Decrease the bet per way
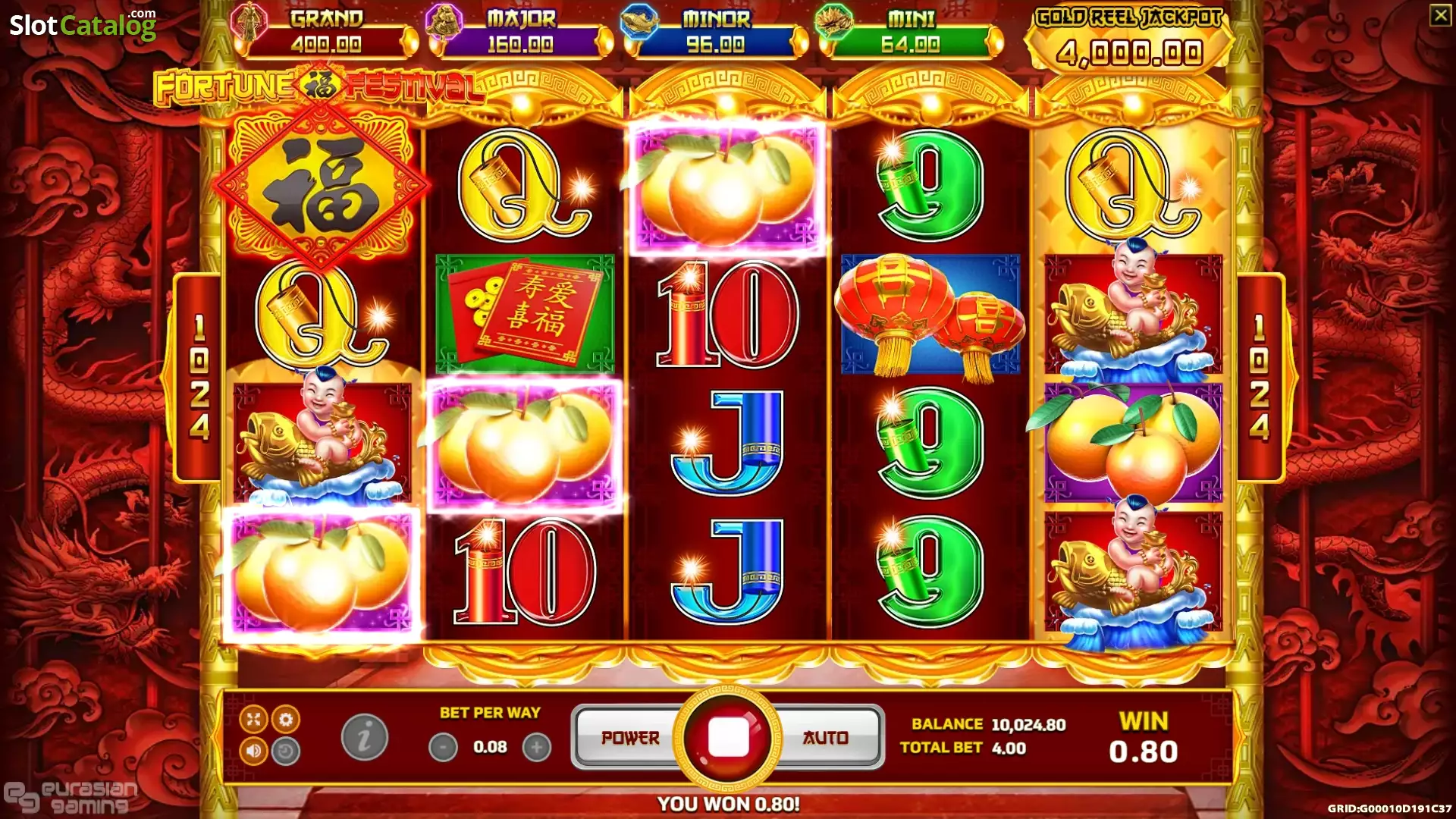 [x=444, y=748]
